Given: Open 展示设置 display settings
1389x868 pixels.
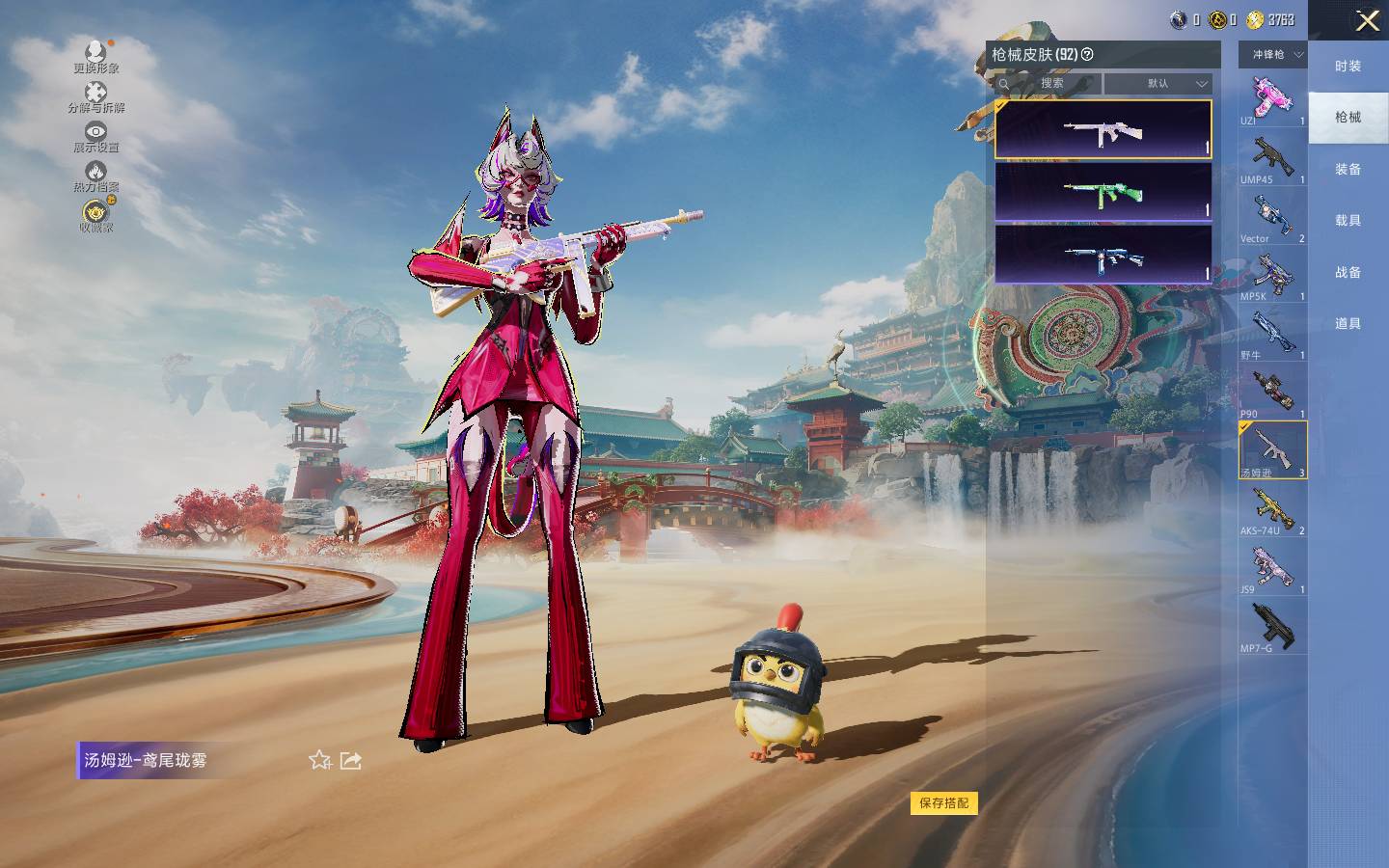Looking at the screenshot, I should (95, 136).
